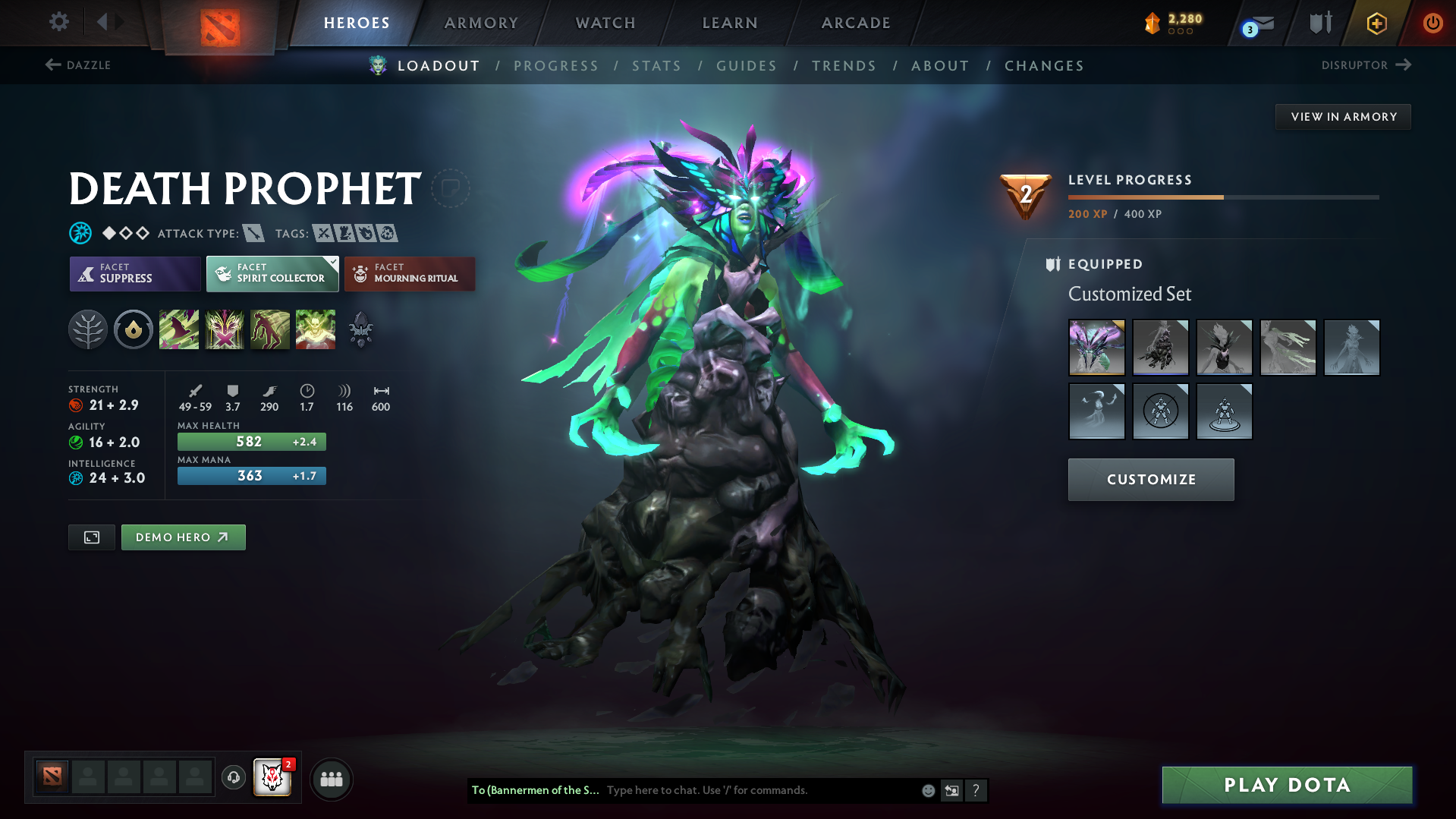This screenshot has height=819, width=1456.
Task: Switch to the STATS tab
Action: click(656, 66)
